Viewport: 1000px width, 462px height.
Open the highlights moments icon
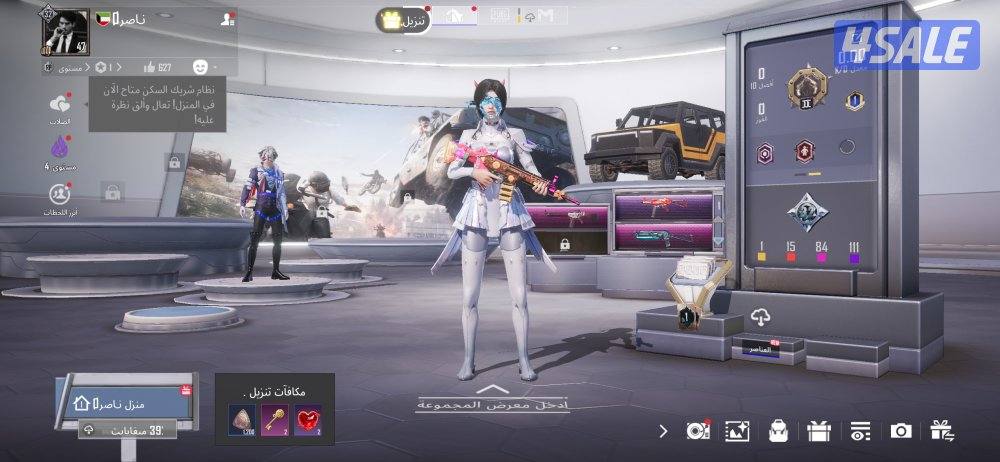tap(60, 193)
